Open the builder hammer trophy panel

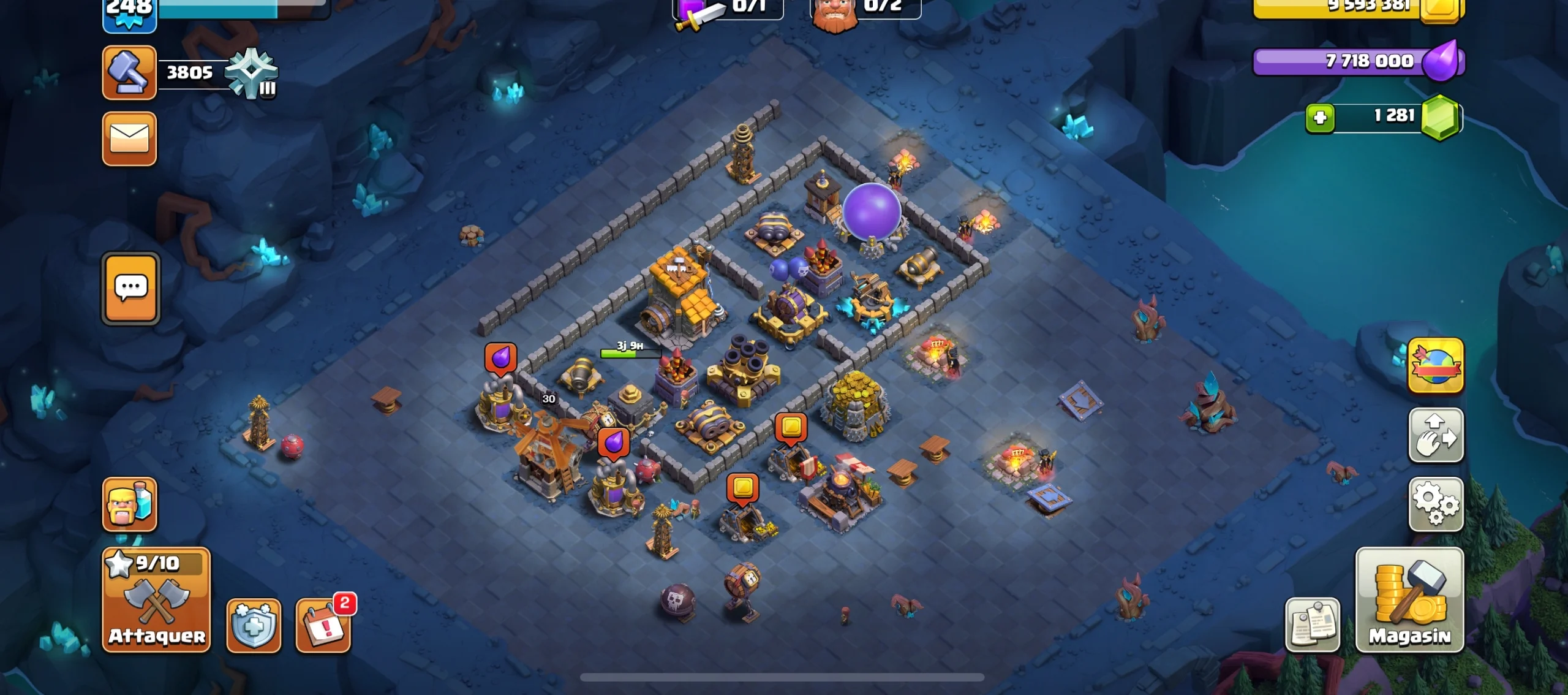[x=129, y=72]
